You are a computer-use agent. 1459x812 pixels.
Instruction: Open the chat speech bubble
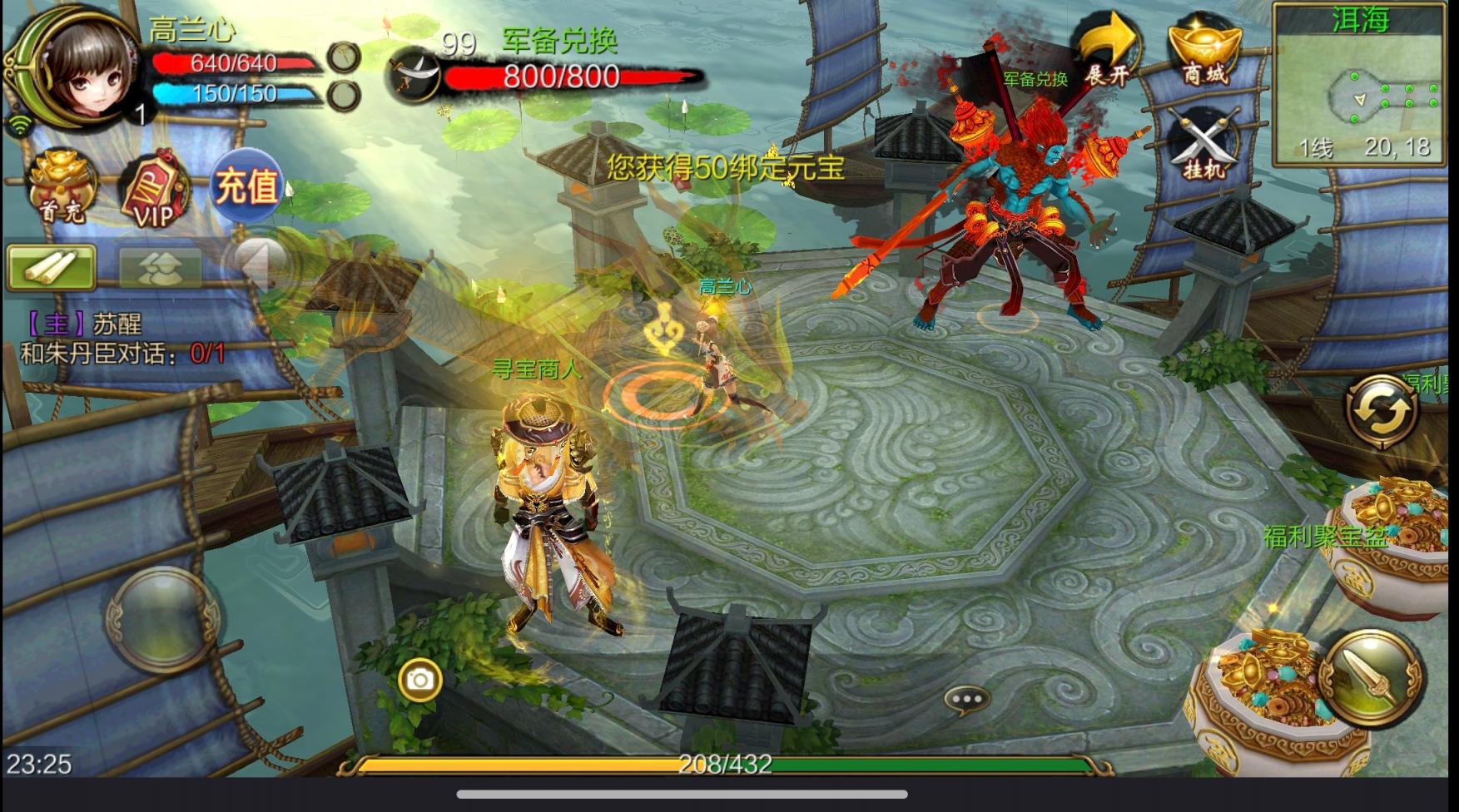coord(966,701)
